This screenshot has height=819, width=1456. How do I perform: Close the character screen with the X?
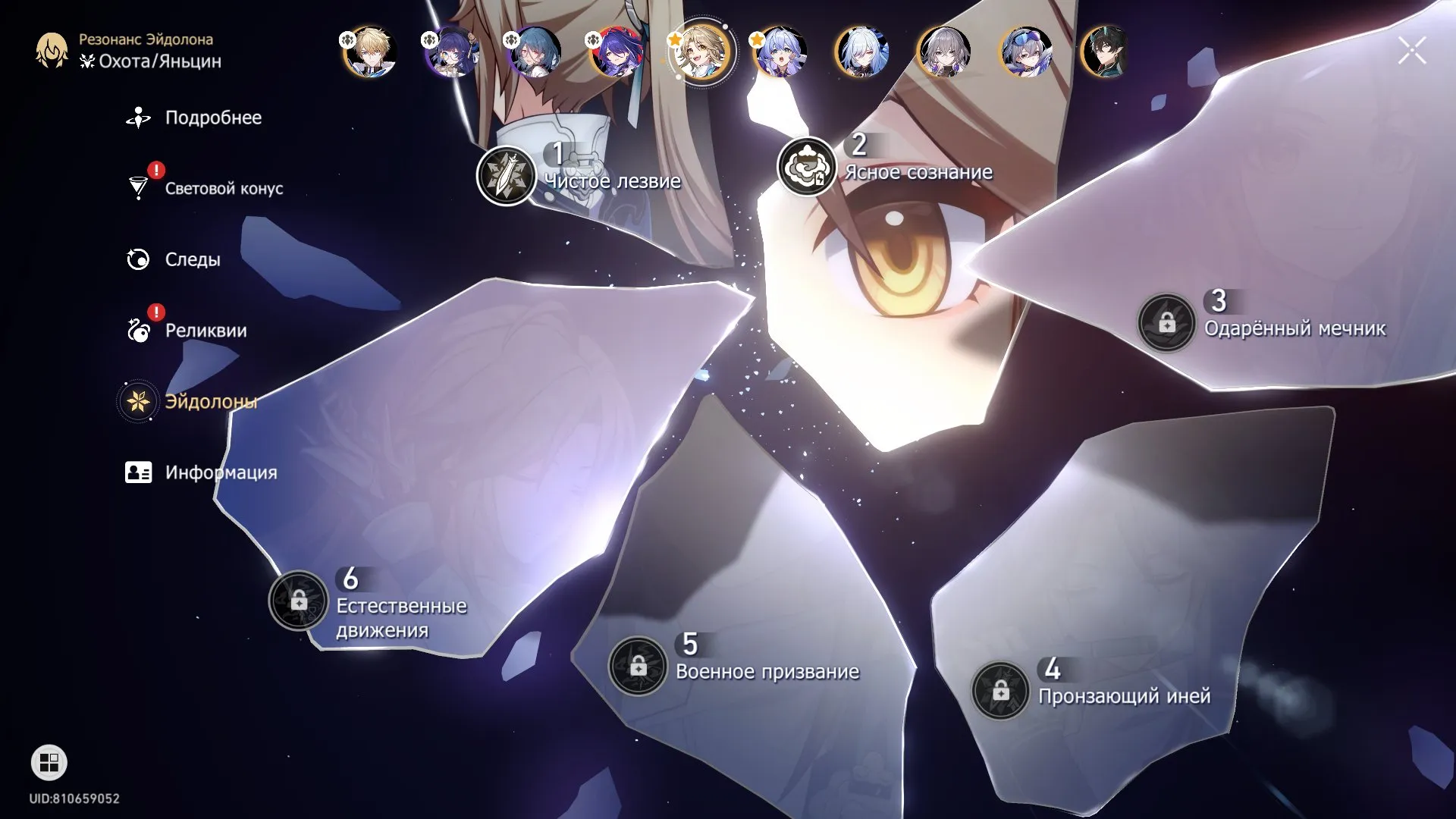coord(1411,50)
